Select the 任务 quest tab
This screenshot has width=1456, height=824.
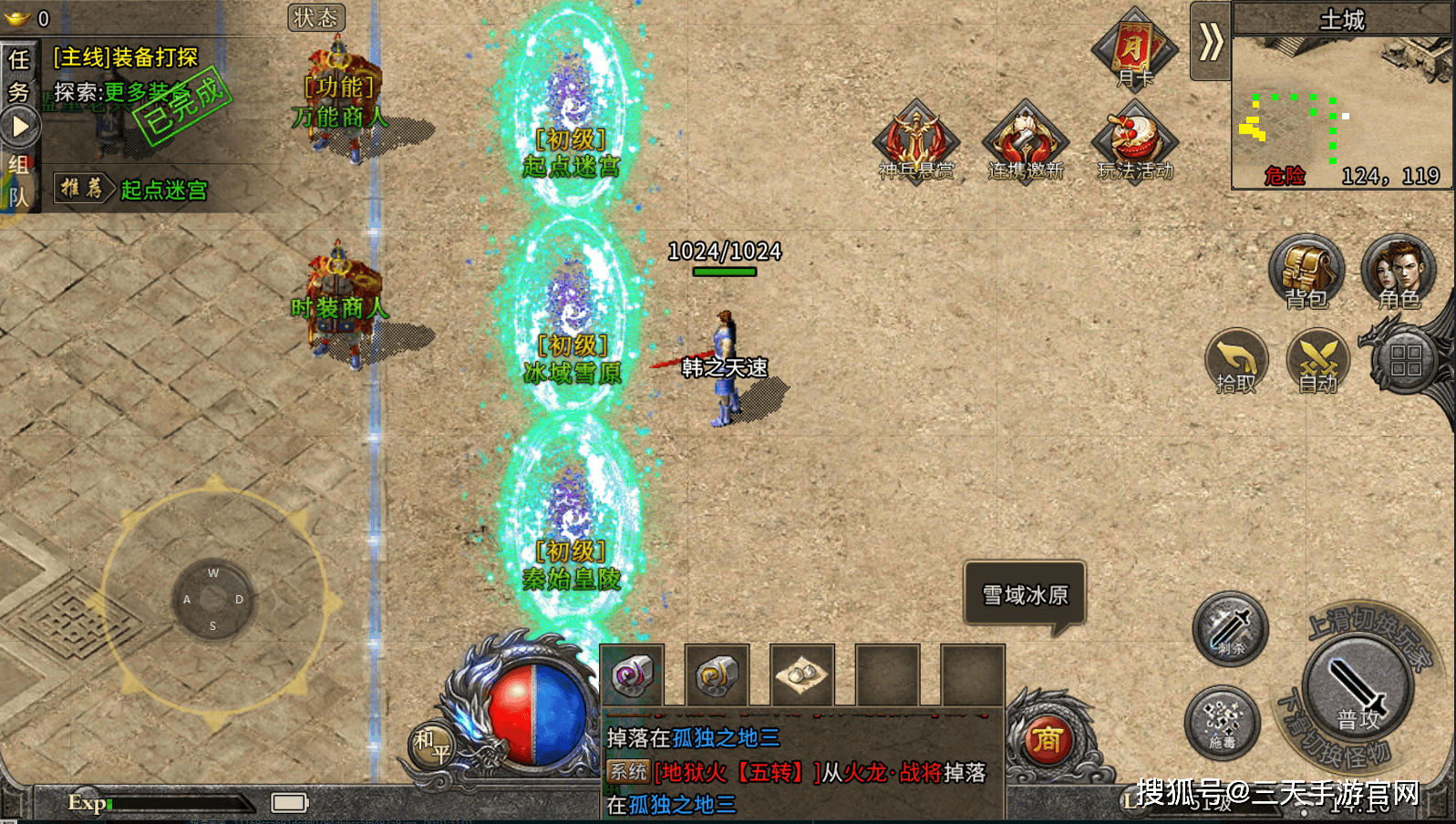tap(18, 75)
